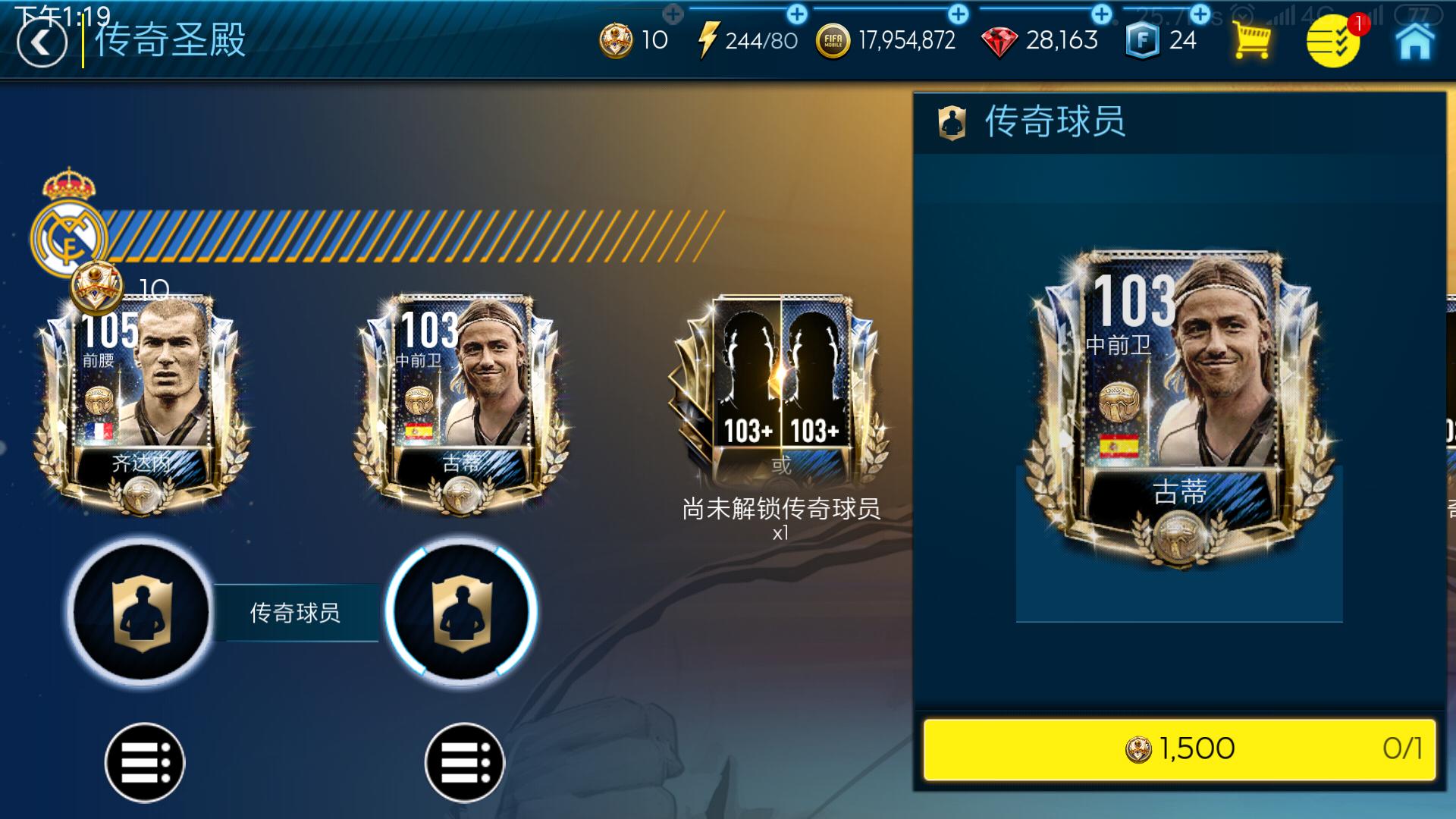The width and height of the screenshot is (1456, 819).
Task: Expand the list options below Guti's card
Action: point(468,762)
